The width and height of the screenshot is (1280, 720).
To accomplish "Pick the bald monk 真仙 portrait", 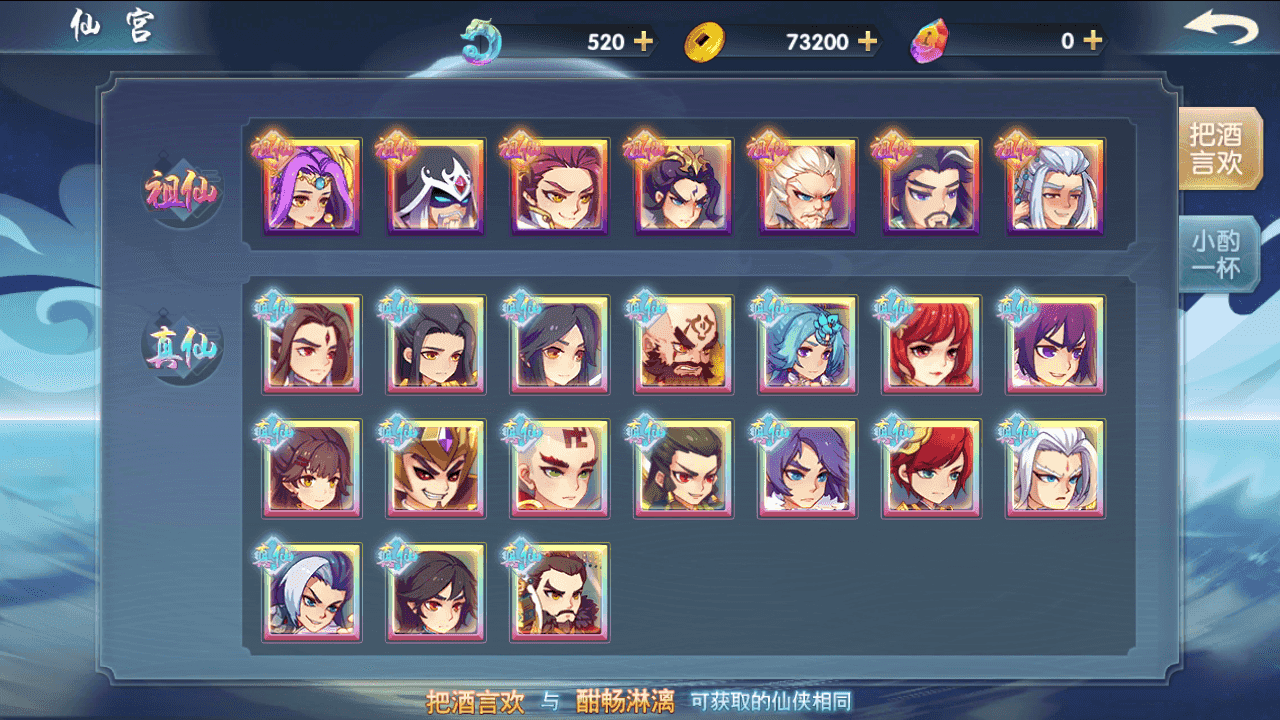I will click(x=560, y=469).
